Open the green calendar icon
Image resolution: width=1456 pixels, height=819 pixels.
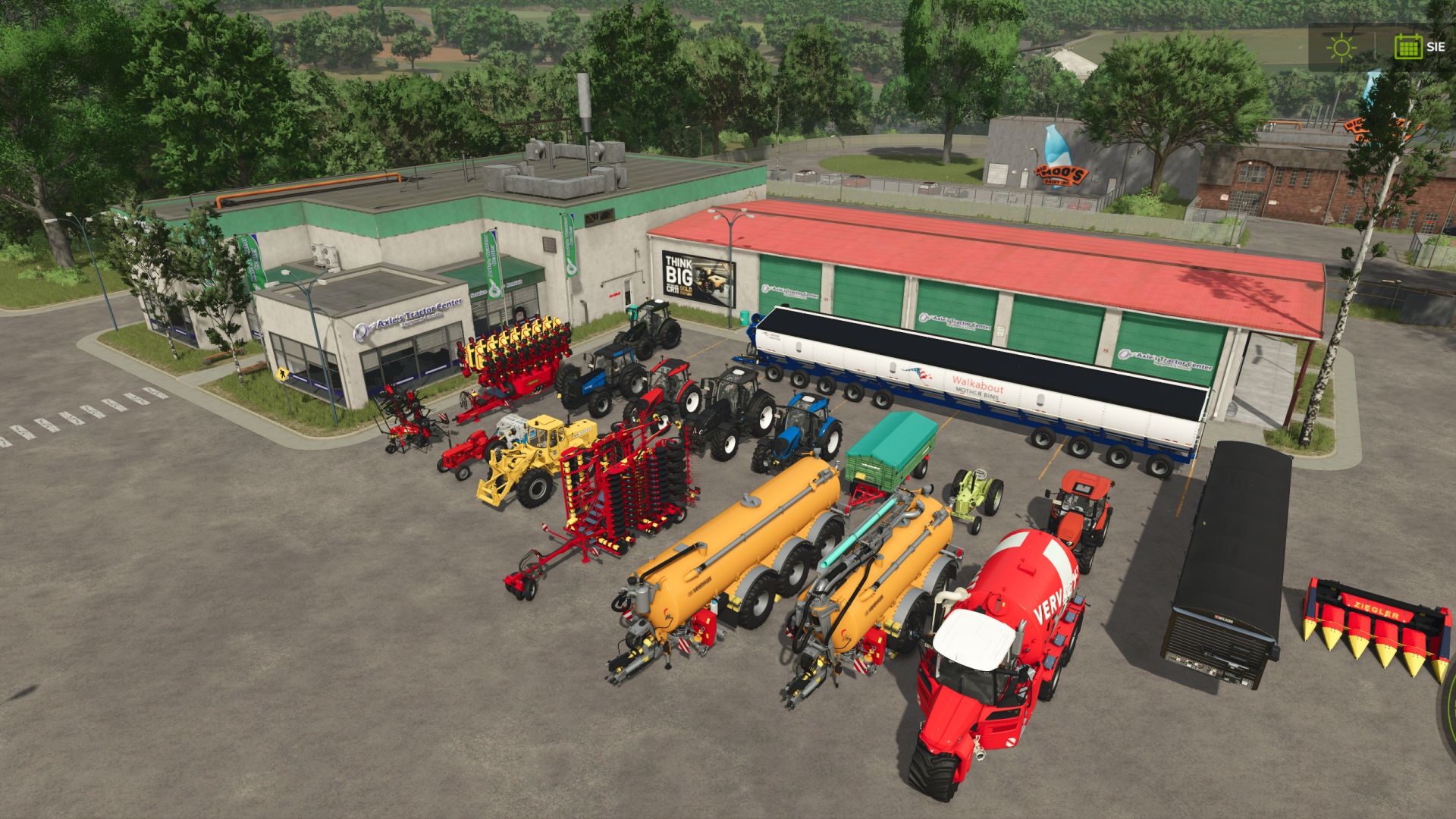[x=1408, y=47]
